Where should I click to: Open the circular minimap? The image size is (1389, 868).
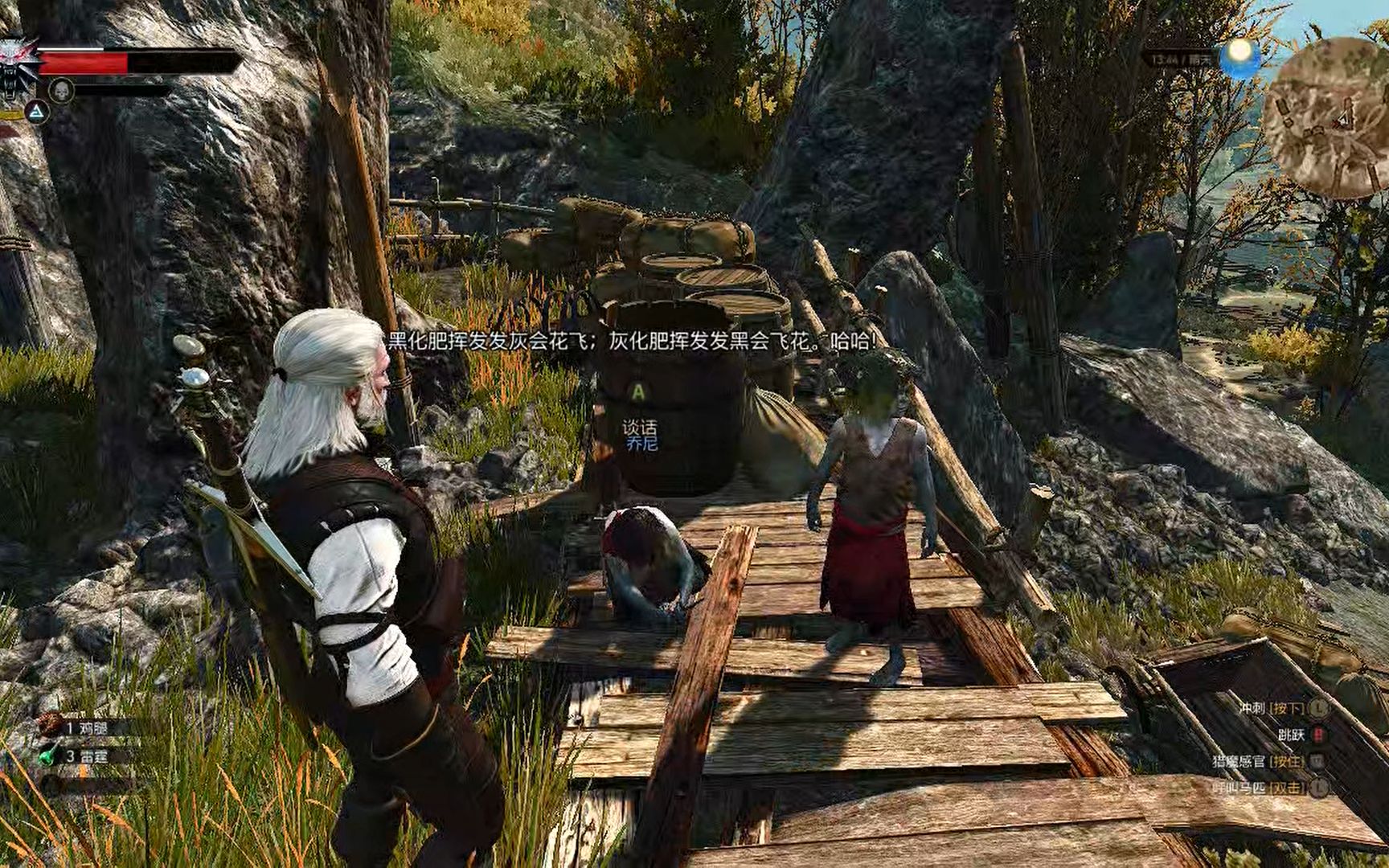tap(1325, 118)
